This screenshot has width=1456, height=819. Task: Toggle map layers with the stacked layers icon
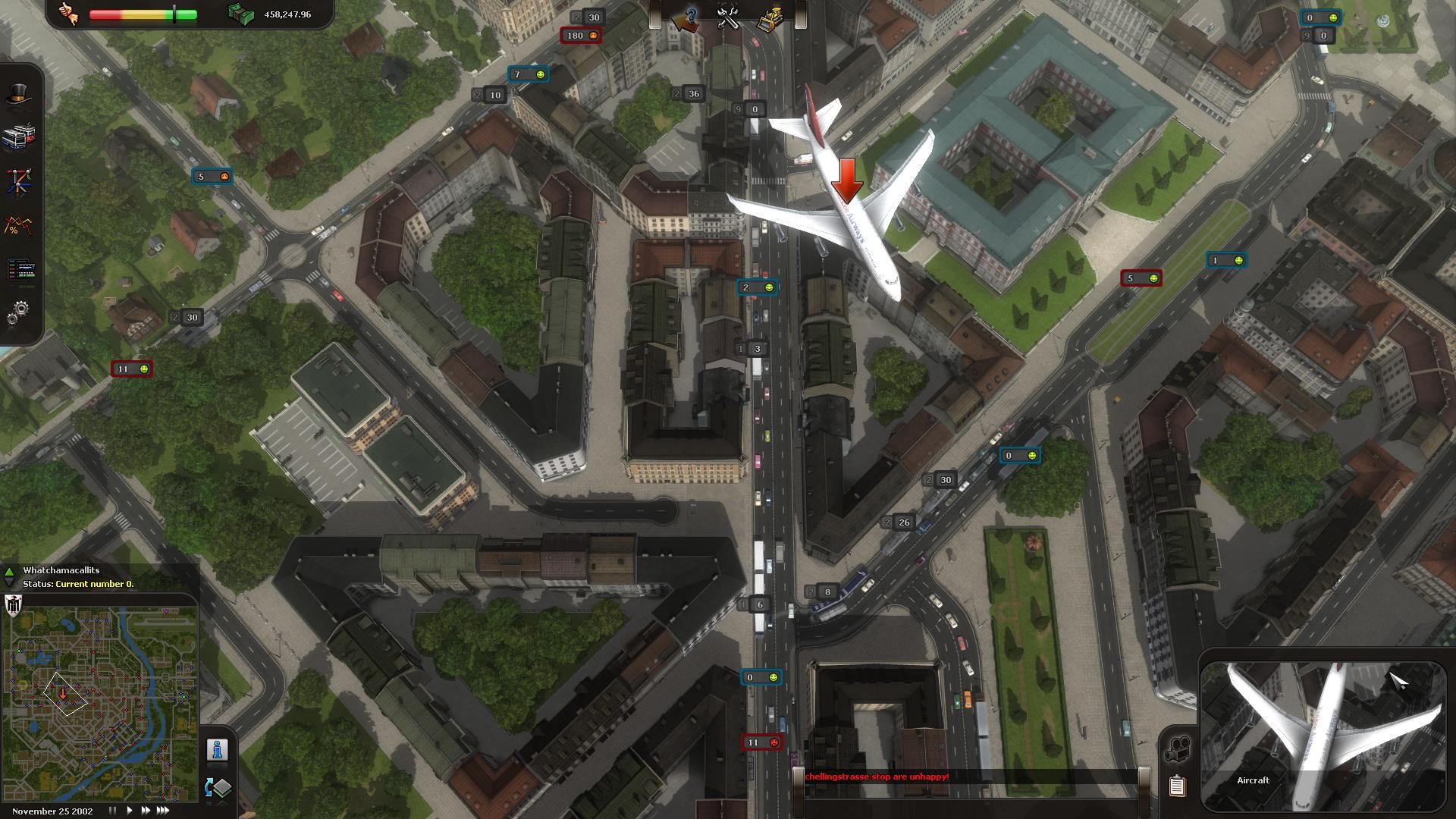pos(222,789)
